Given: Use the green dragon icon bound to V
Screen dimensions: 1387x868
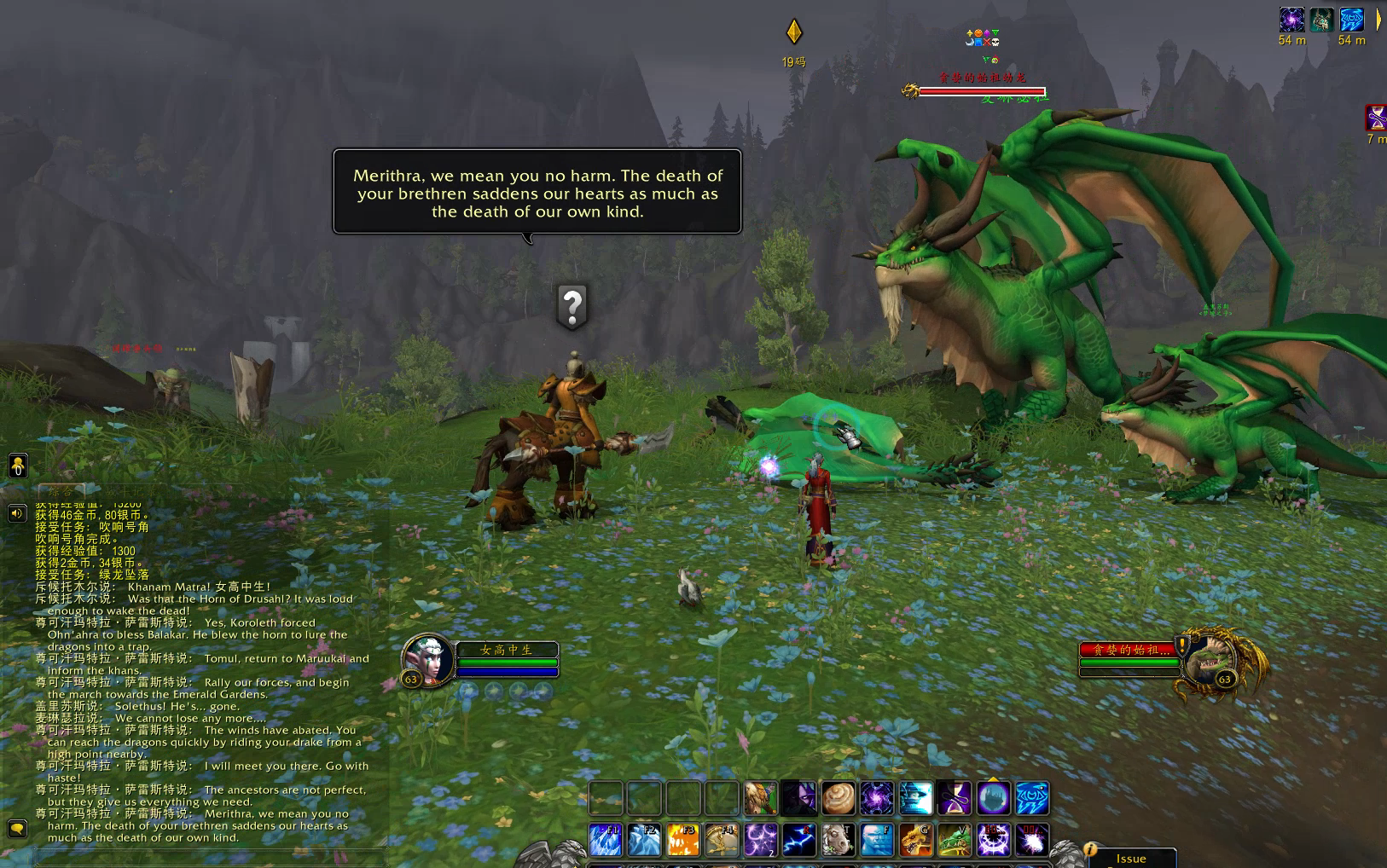Looking at the screenshot, I should pos(955,840).
